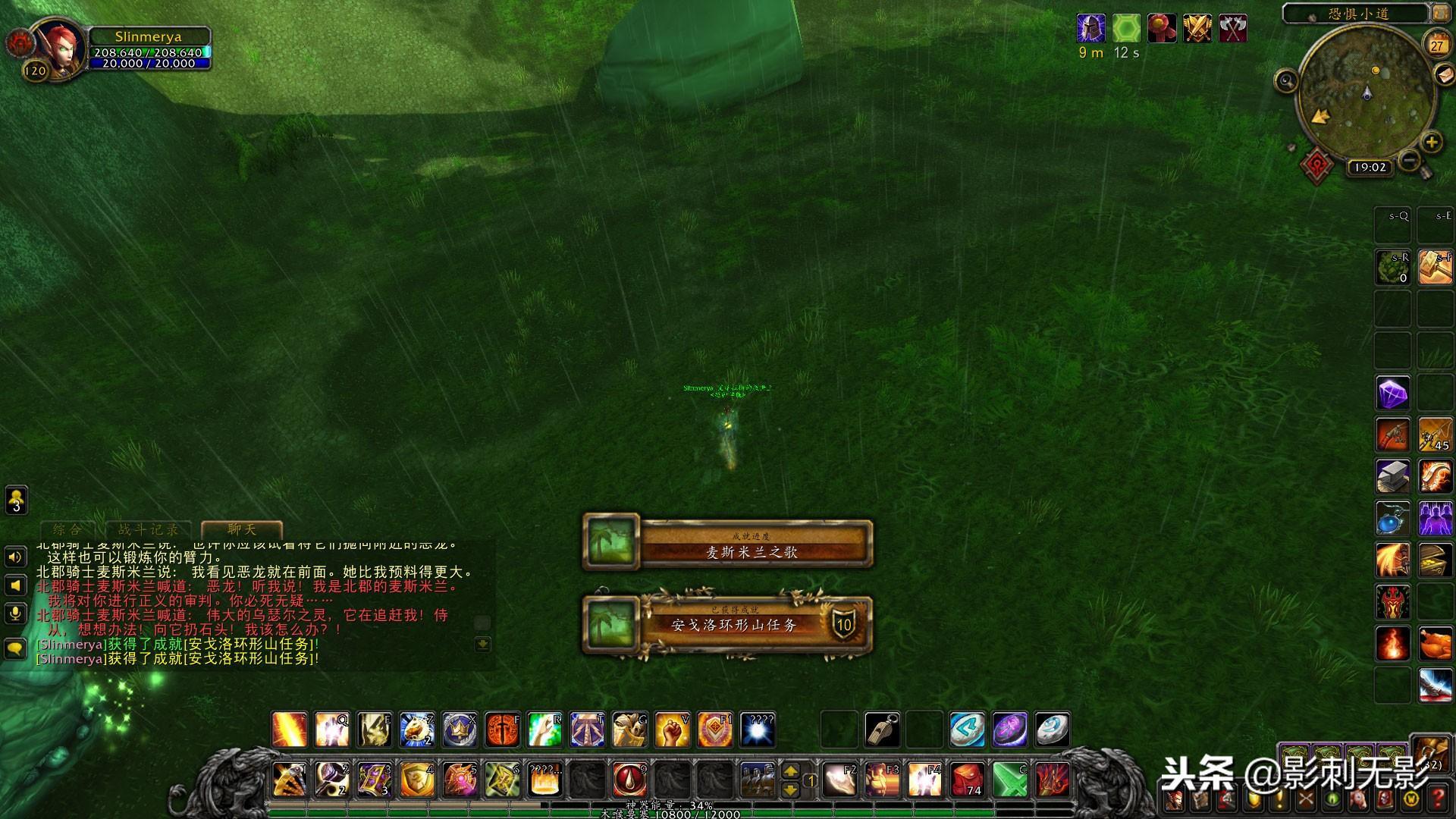Zoom in on the minimap

click(x=1431, y=142)
